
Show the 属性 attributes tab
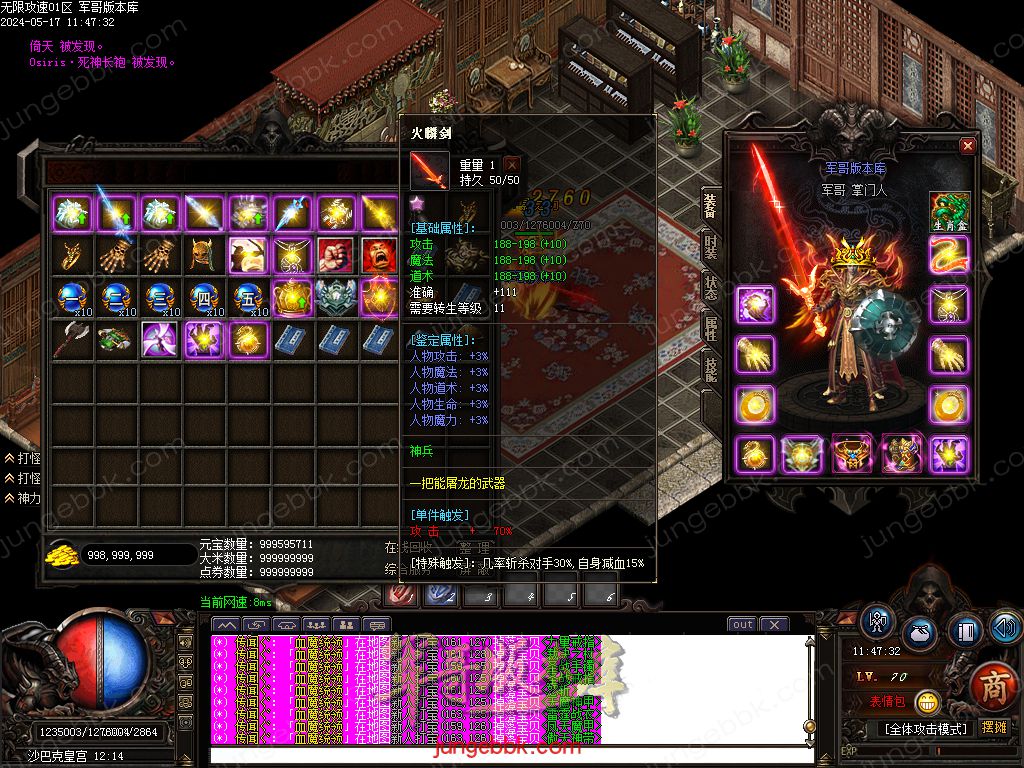[710, 329]
